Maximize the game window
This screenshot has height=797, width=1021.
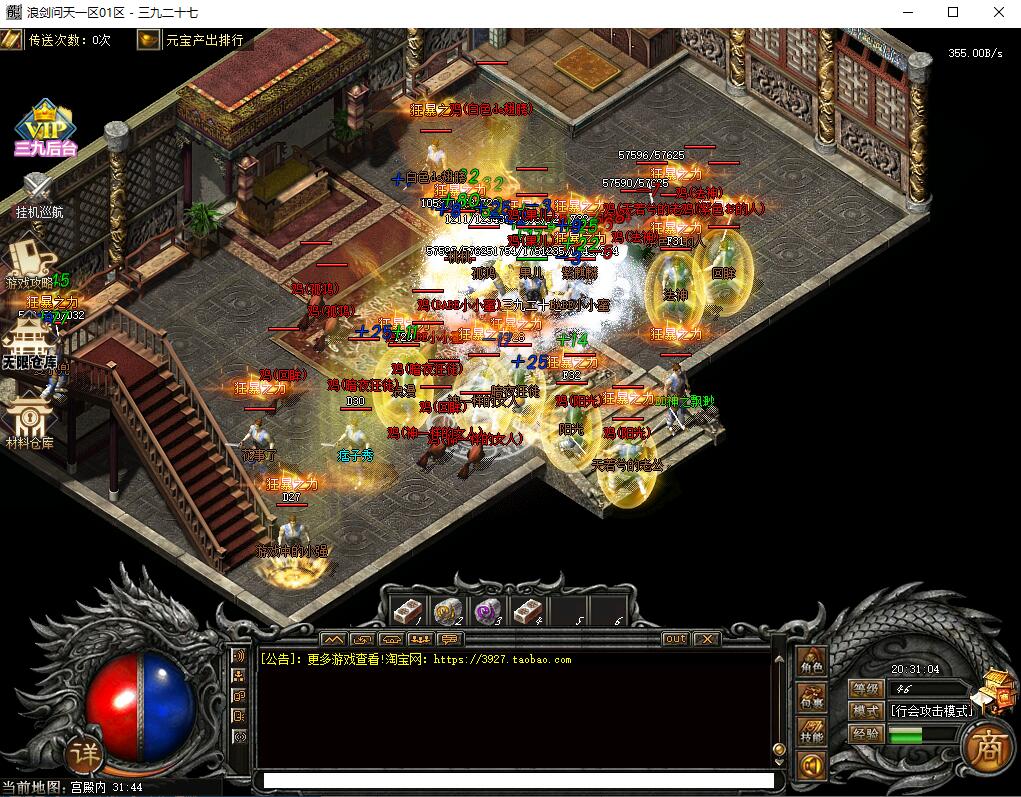(x=953, y=13)
